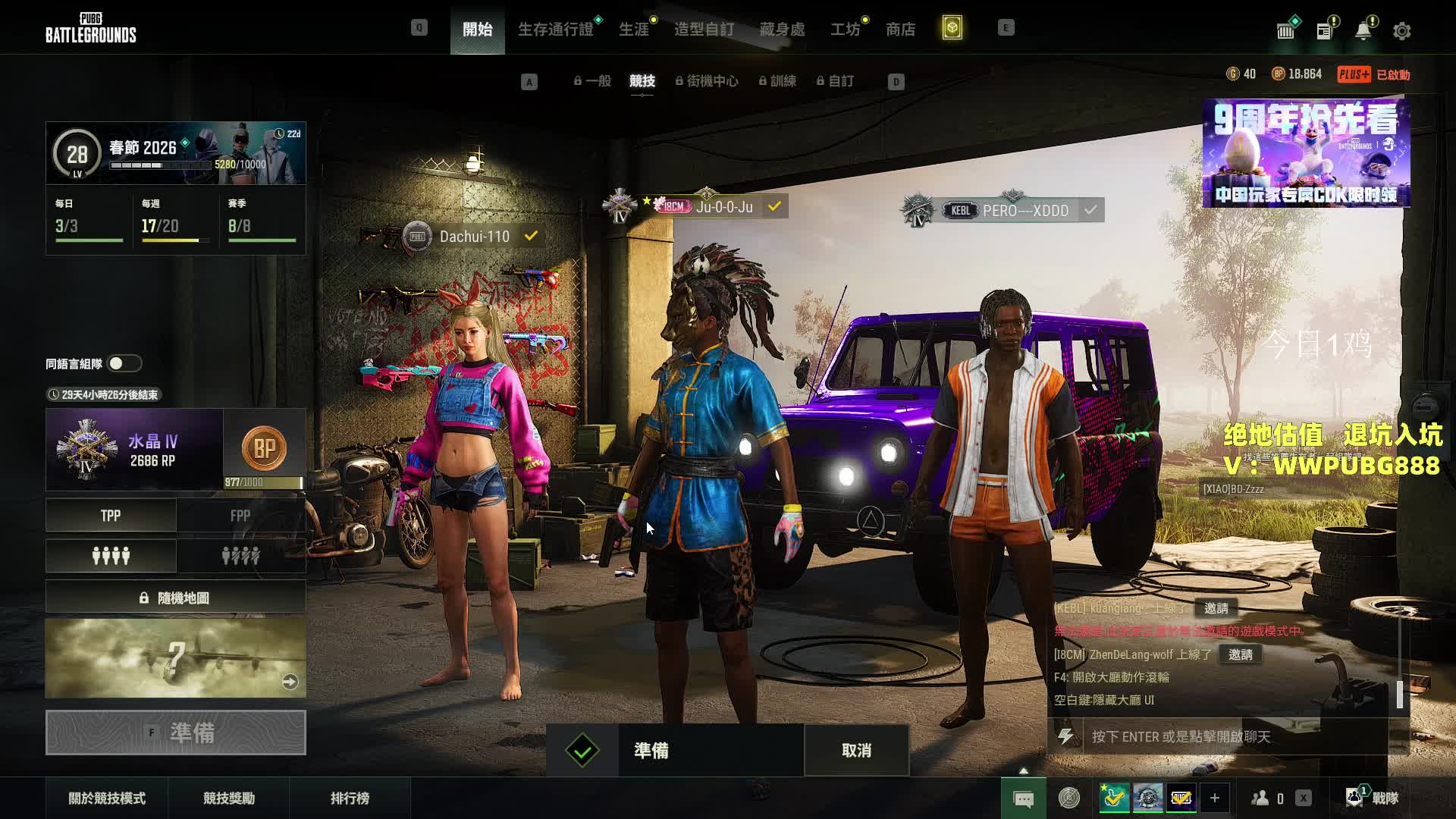Open the 9th anniversary event banner
1456x819 pixels.
[1306, 153]
